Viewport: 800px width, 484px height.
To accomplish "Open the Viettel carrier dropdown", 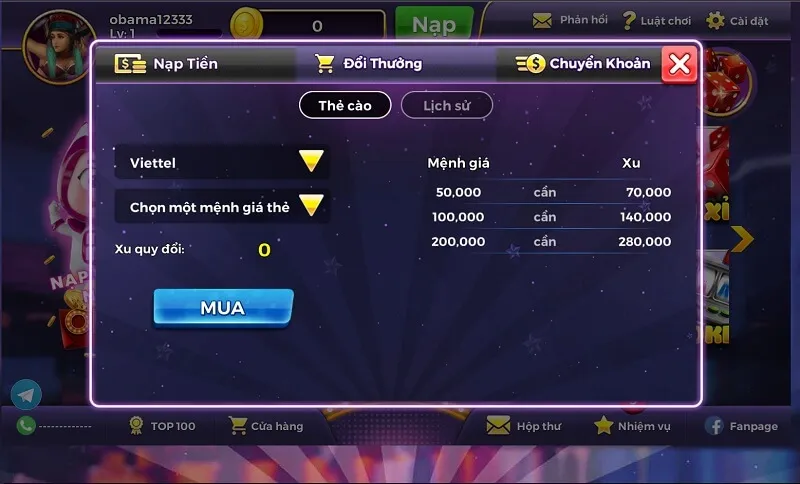I will [222, 162].
